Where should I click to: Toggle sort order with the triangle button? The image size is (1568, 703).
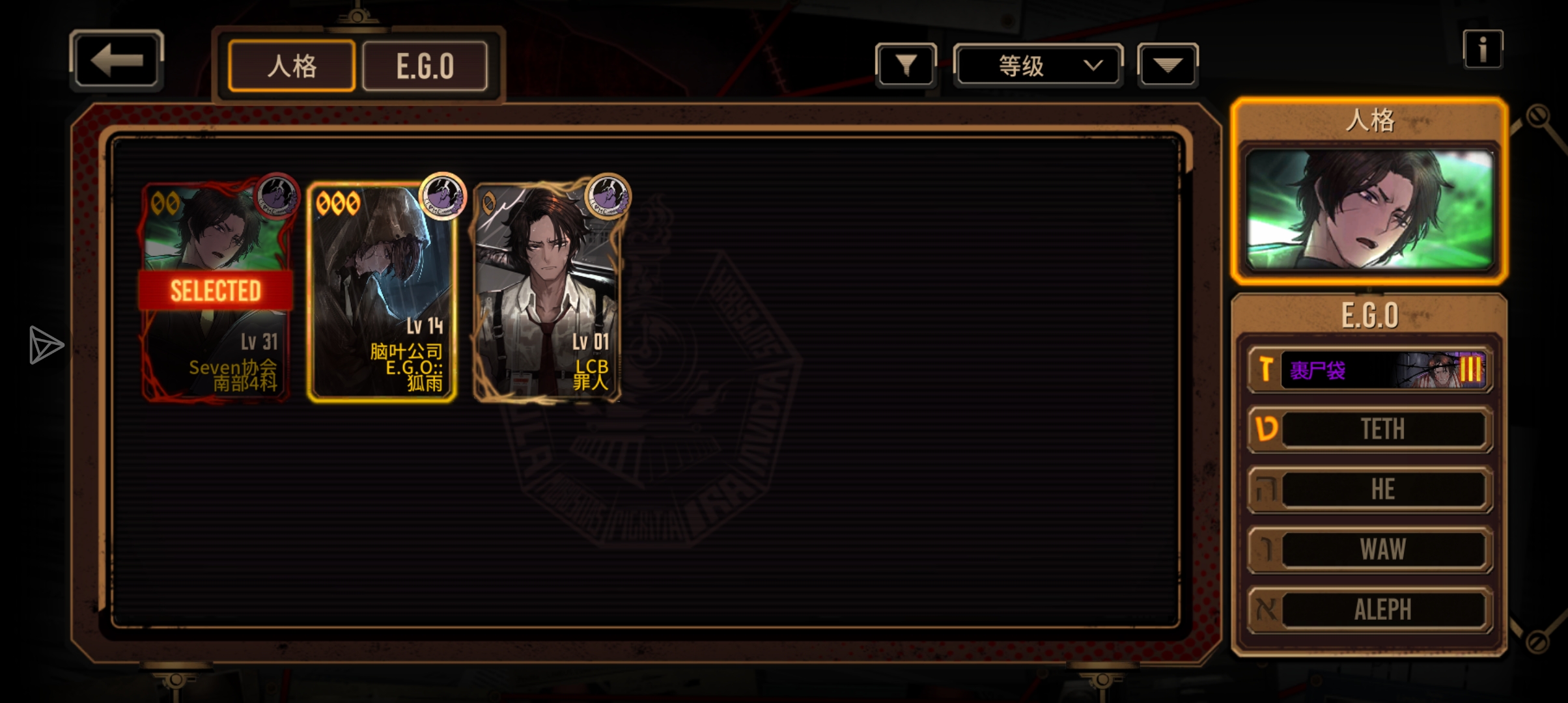click(x=1167, y=65)
